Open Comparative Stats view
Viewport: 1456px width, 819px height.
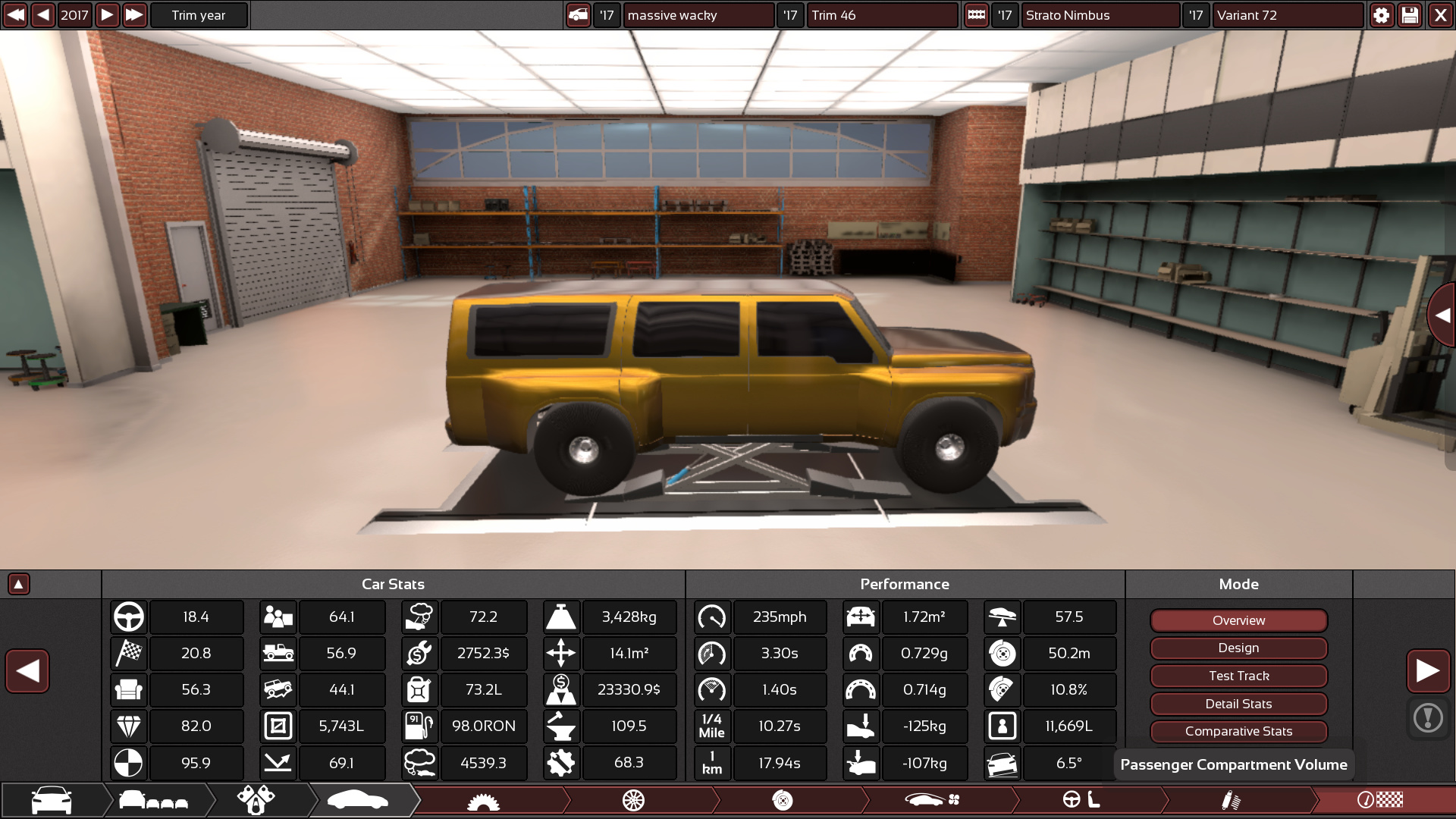tap(1238, 732)
